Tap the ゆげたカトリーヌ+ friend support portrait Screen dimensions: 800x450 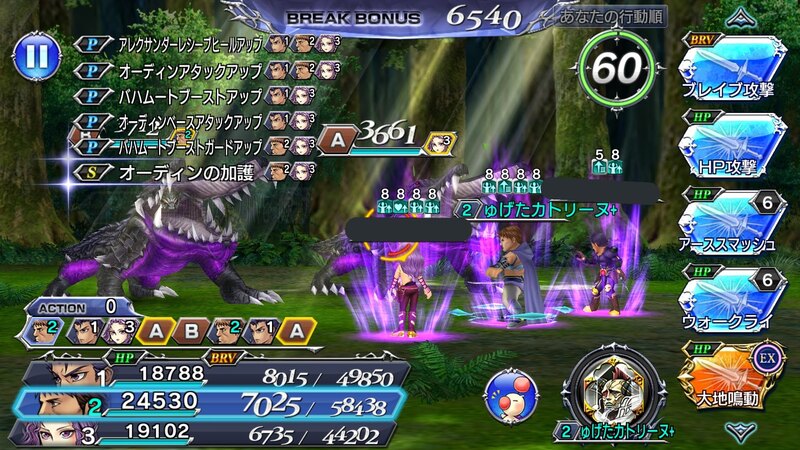tap(608, 387)
